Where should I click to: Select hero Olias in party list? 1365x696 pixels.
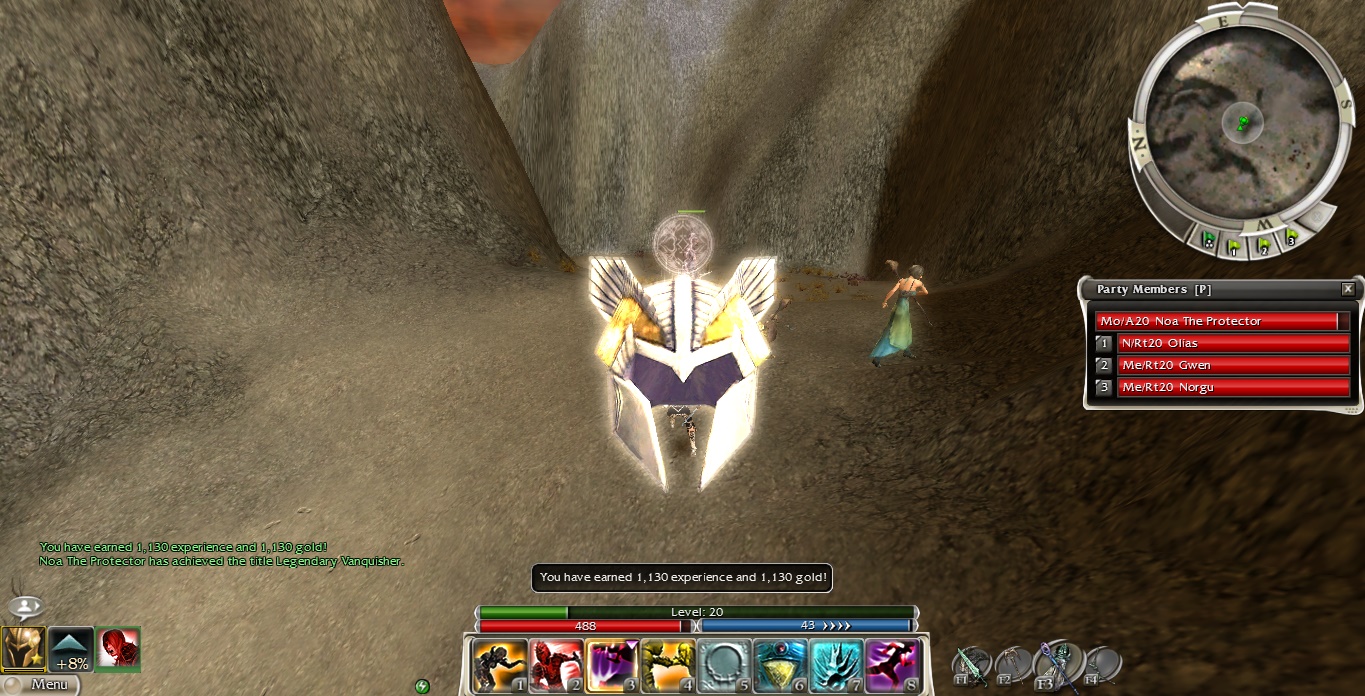click(1232, 343)
